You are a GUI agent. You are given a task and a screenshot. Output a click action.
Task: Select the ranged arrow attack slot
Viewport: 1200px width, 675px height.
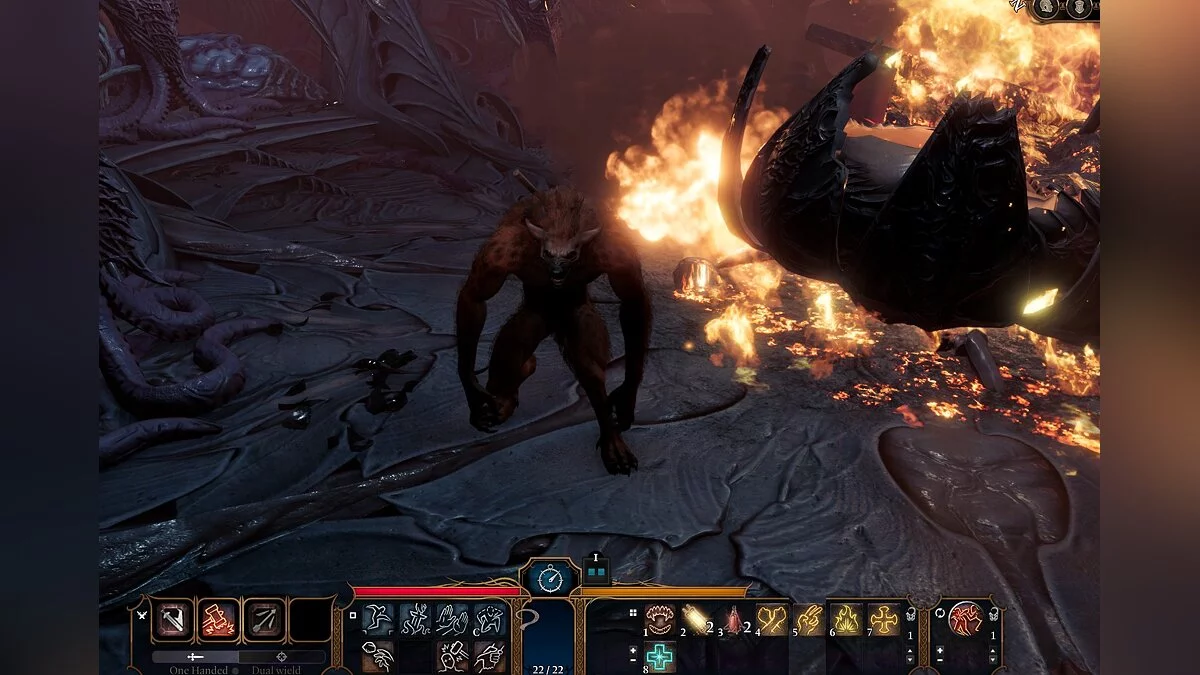pyautogui.click(x=264, y=620)
